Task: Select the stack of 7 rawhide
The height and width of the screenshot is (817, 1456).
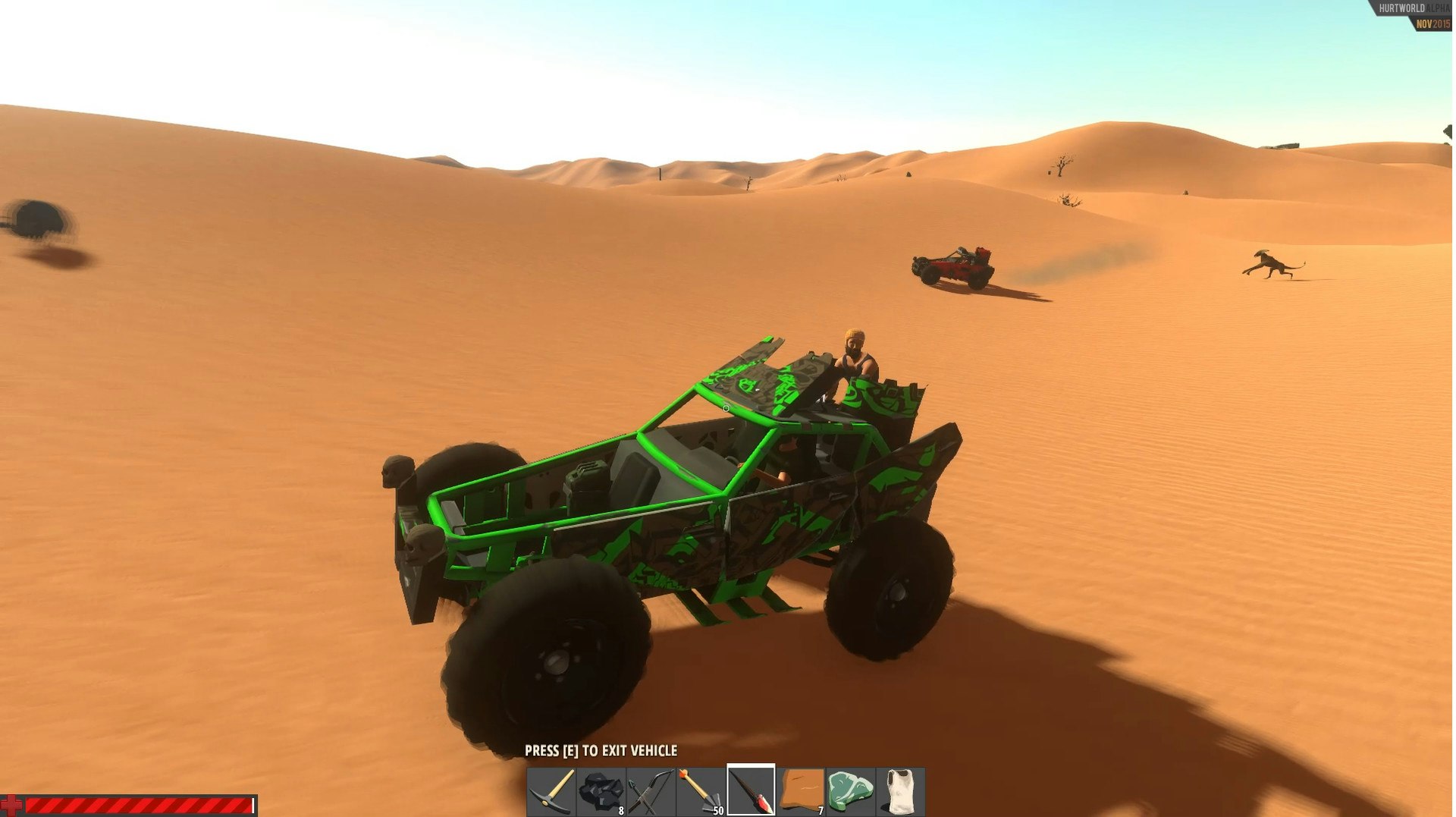Action: pos(800,789)
